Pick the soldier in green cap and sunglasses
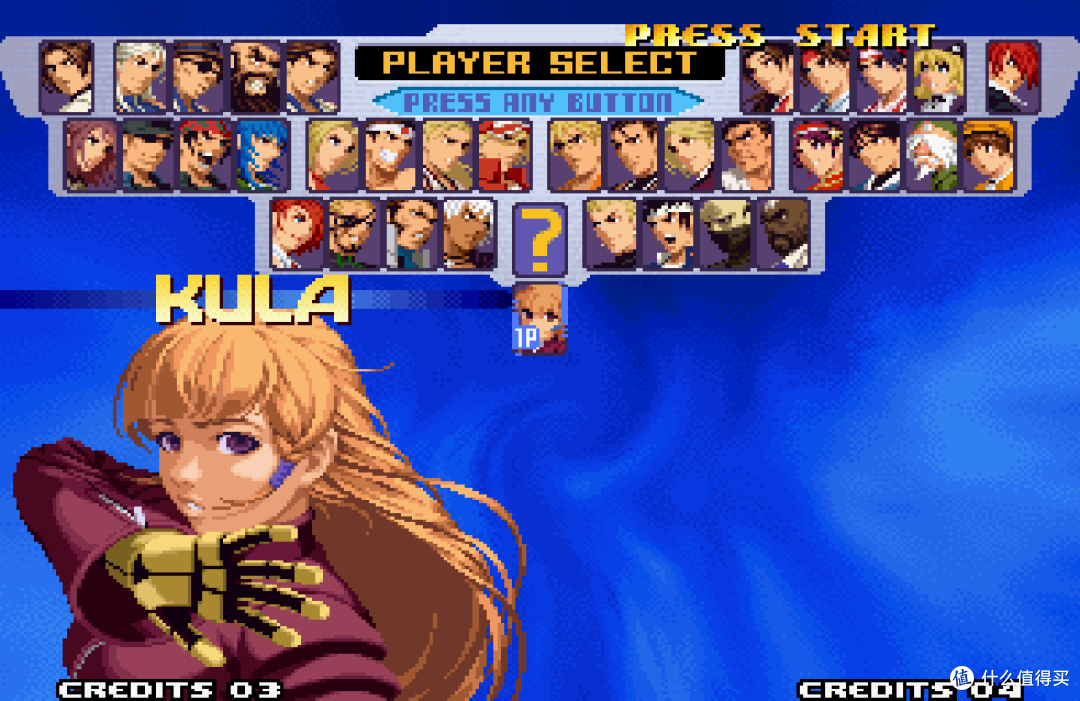This screenshot has width=1080, height=701. pos(148,155)
